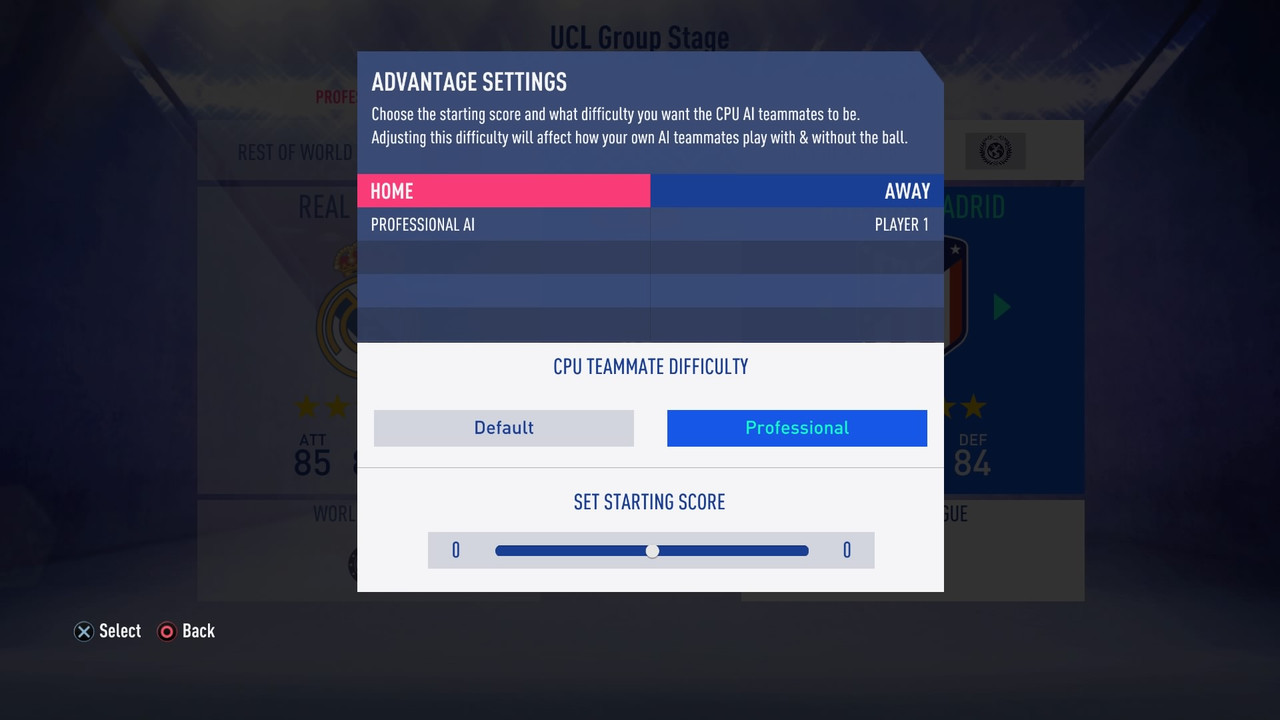Screen dimensions: 1280x720
Task: Click the Rest of World league badge
Action: click(x=994, y=150)
